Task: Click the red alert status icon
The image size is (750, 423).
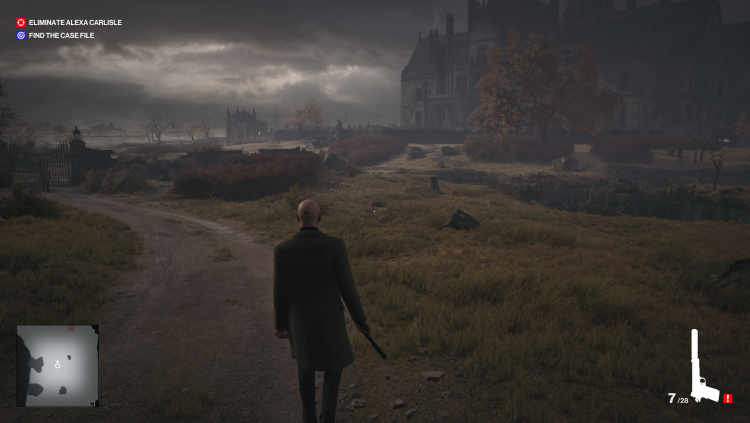Action: coord(728,398)
